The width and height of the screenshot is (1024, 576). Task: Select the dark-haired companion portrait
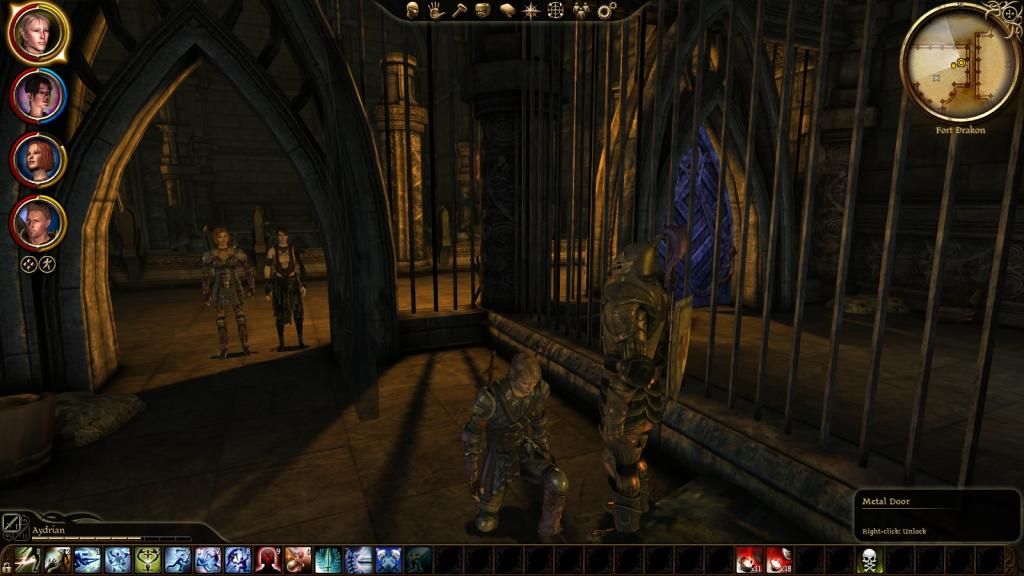(x=38, y=95)
